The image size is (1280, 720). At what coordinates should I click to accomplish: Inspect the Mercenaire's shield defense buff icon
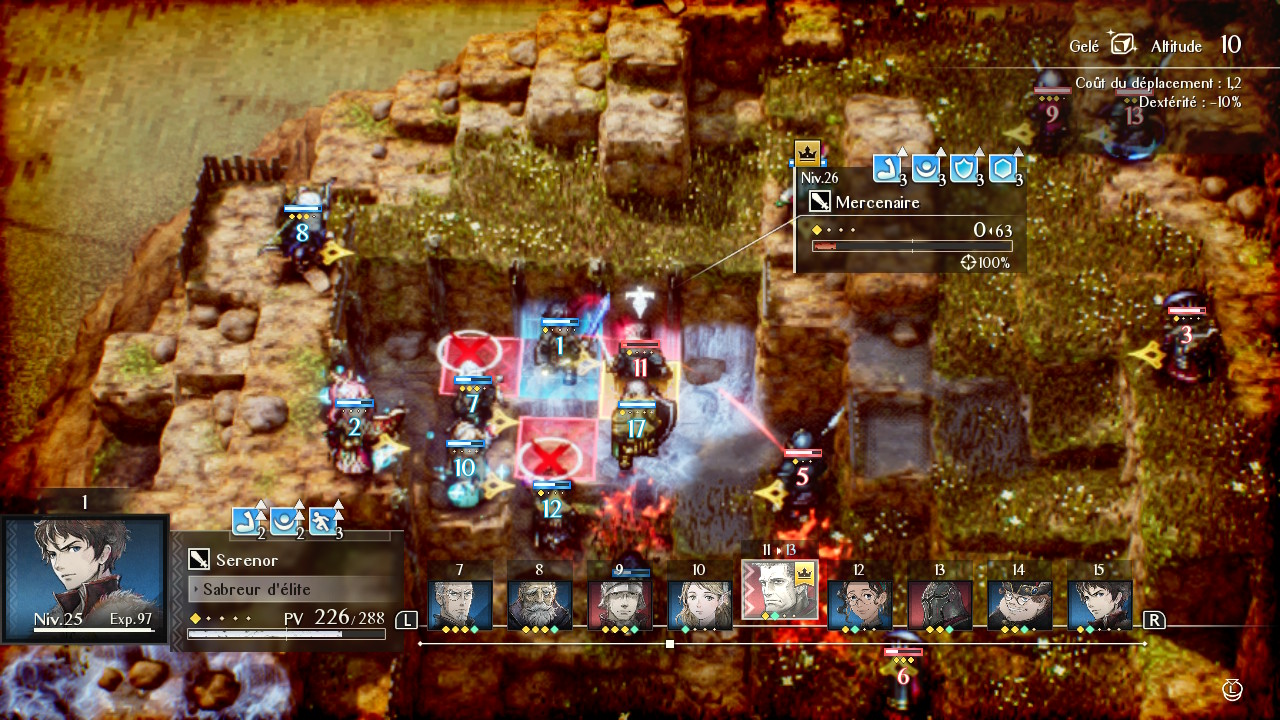[x=965, y=169]
